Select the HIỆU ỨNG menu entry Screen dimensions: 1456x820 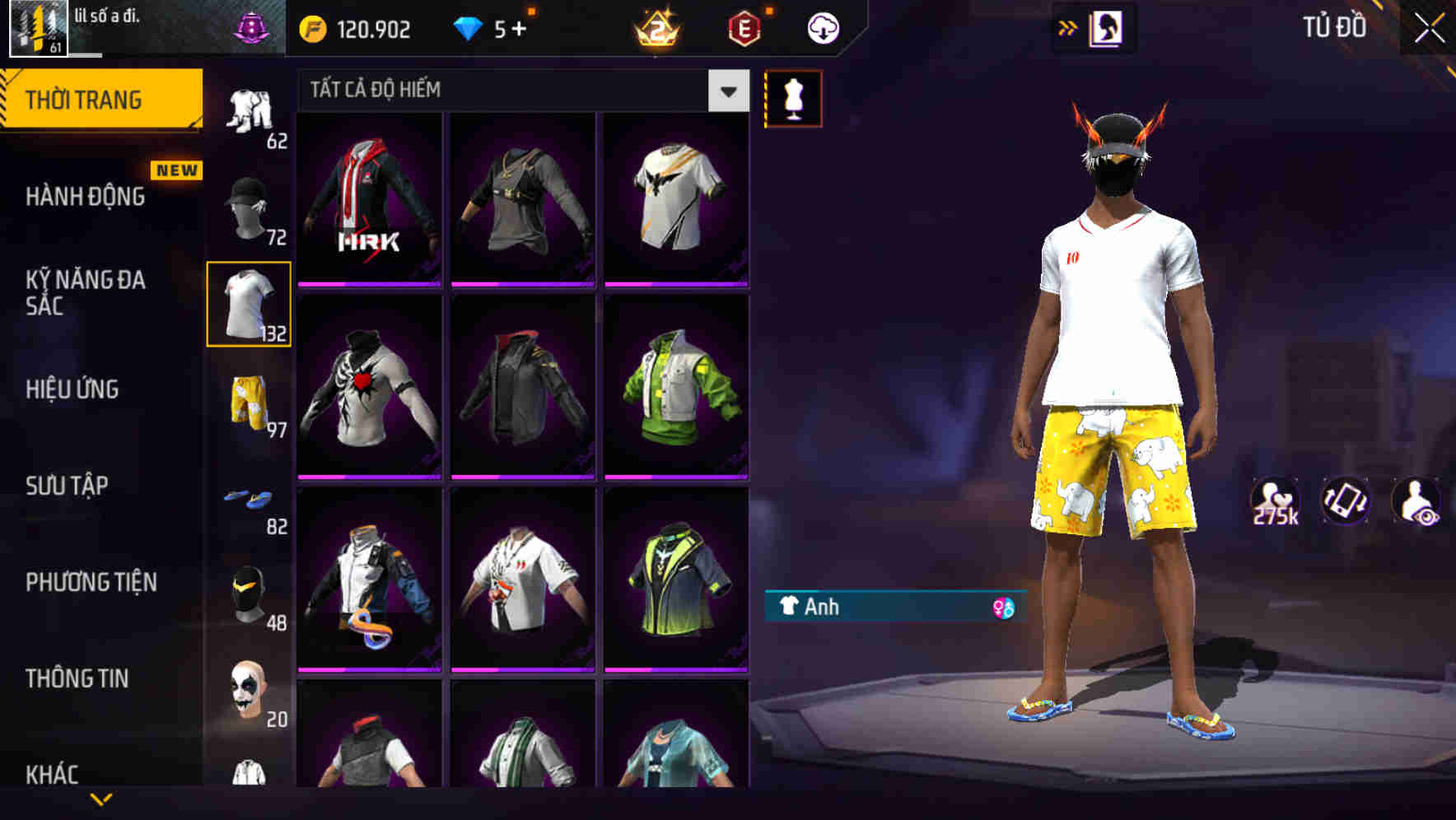tap(71, 389)
